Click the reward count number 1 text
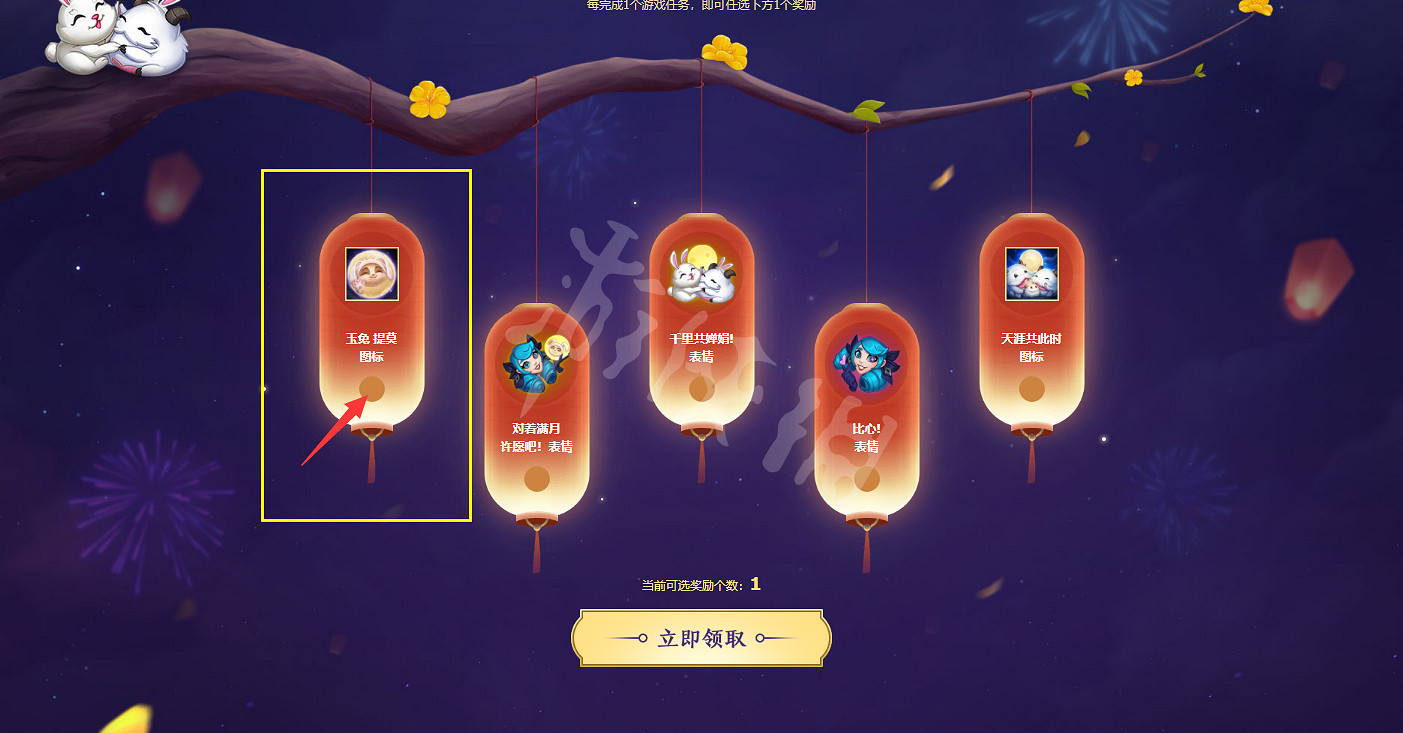 click(757, 584)
